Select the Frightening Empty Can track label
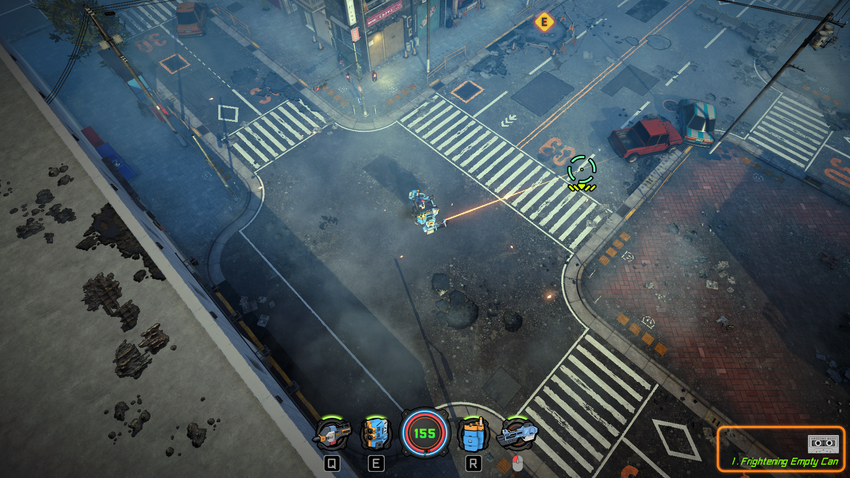The width and height of the screenshot is (850, 478). point(784,461)
